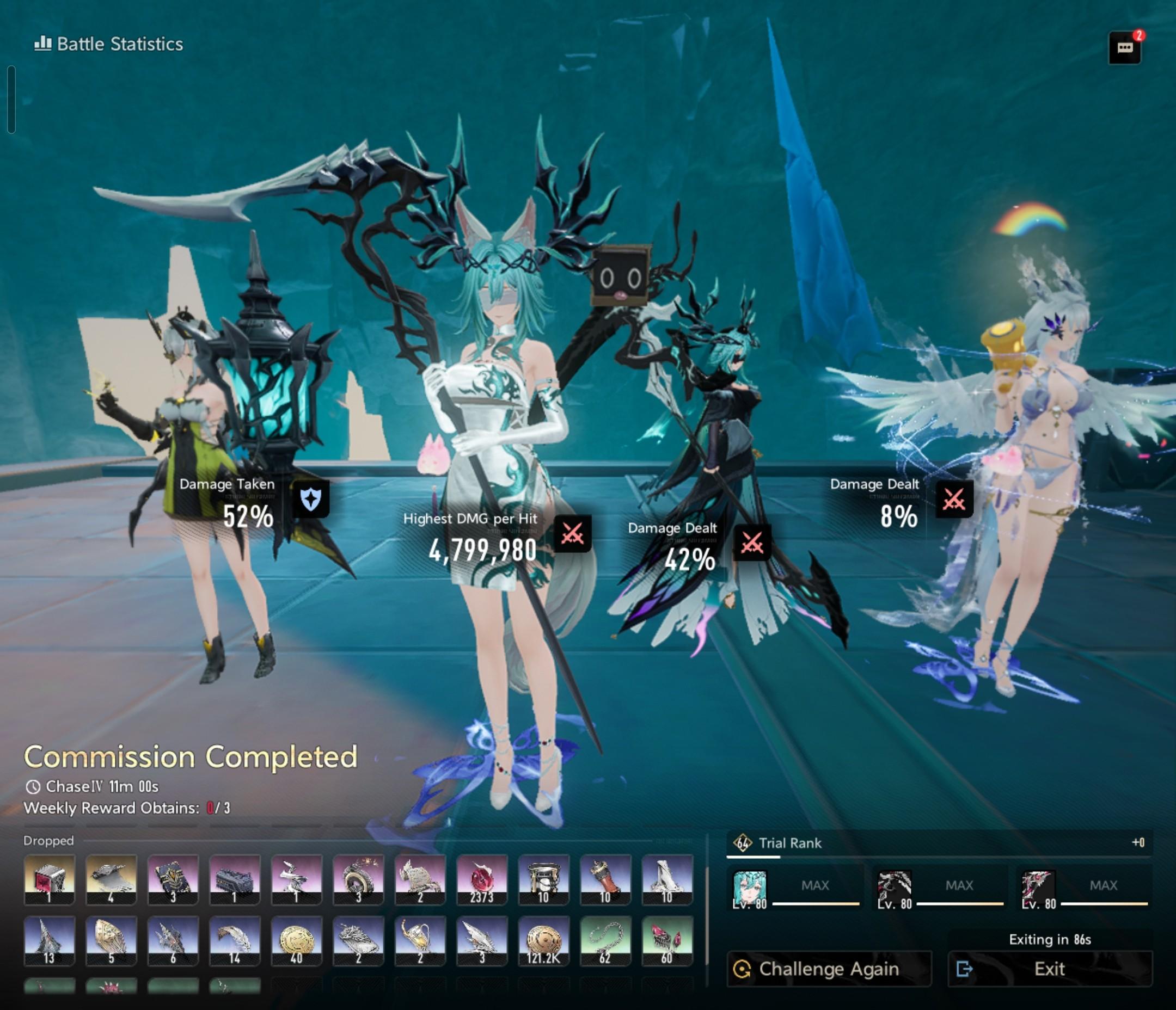The image size is (1176, 1010).
Task: Open the Battle Statistics panel
Action: pyautogui.click(x=109, y=44)
